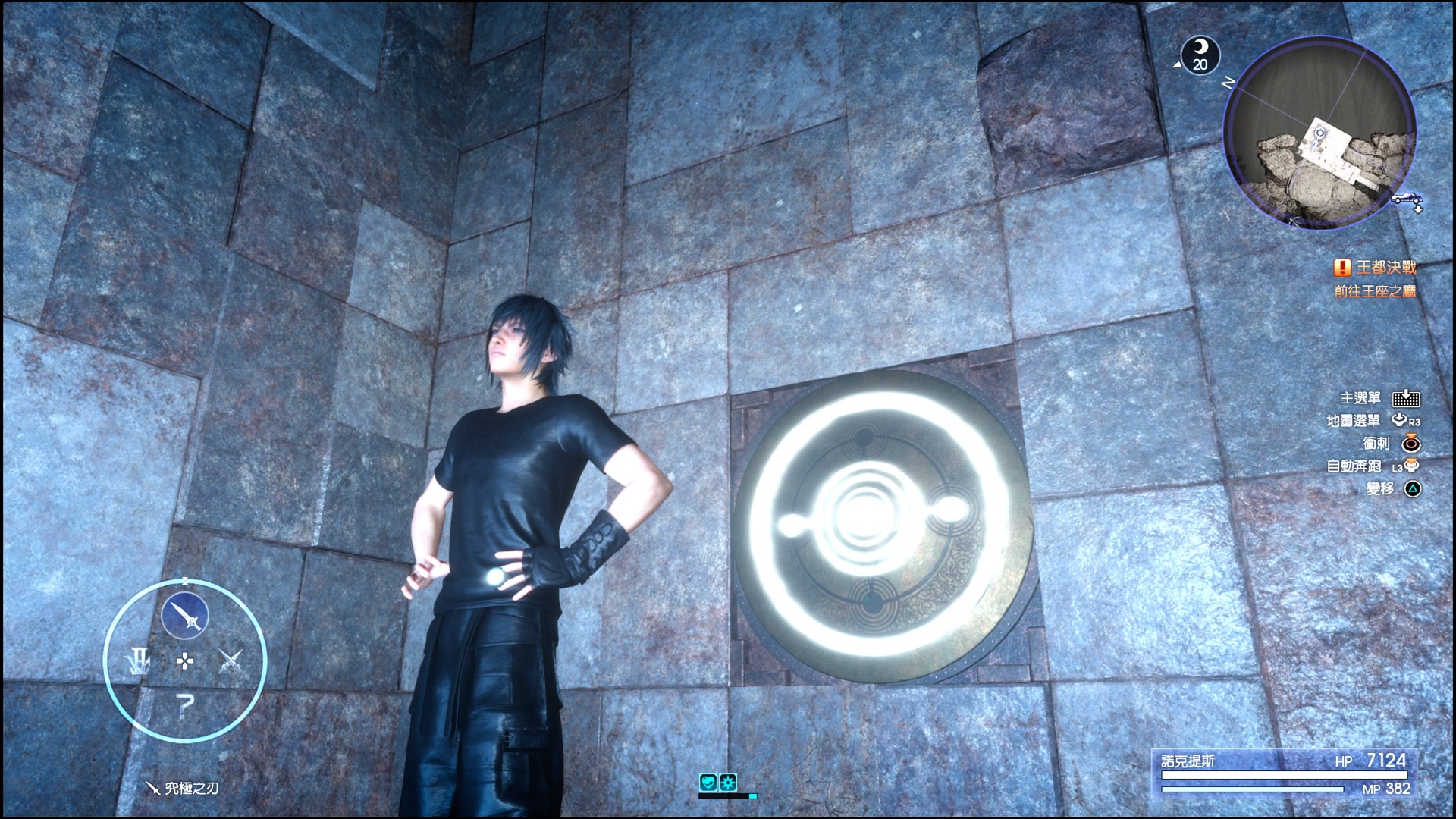Select the heart buff status icon
Screen dimensions: 1456x819
[708, 782]
